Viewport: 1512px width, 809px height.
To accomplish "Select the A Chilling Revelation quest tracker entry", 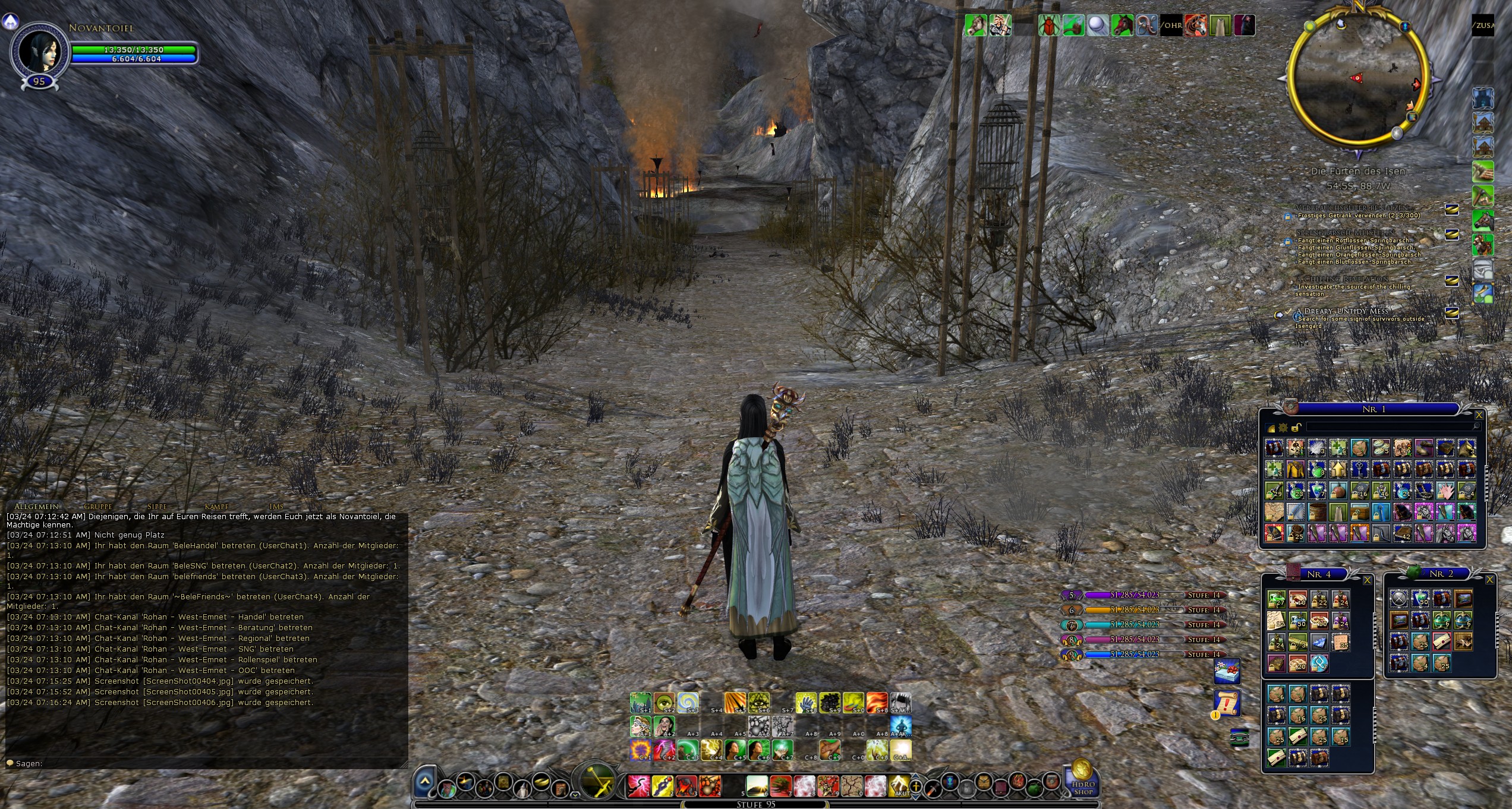I will 1342,279.
